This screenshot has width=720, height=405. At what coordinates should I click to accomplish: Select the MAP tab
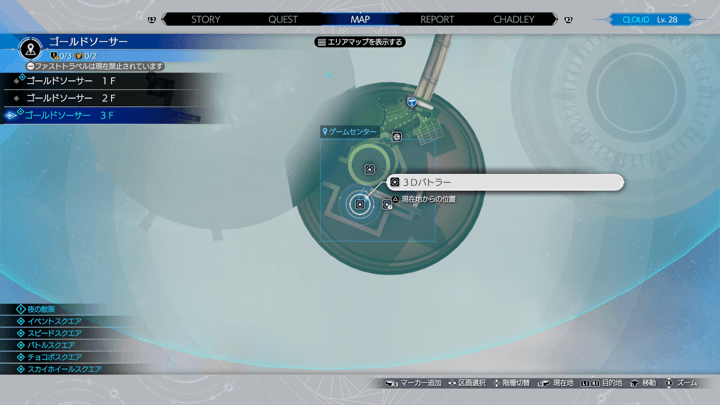click(x=360, y=19)
